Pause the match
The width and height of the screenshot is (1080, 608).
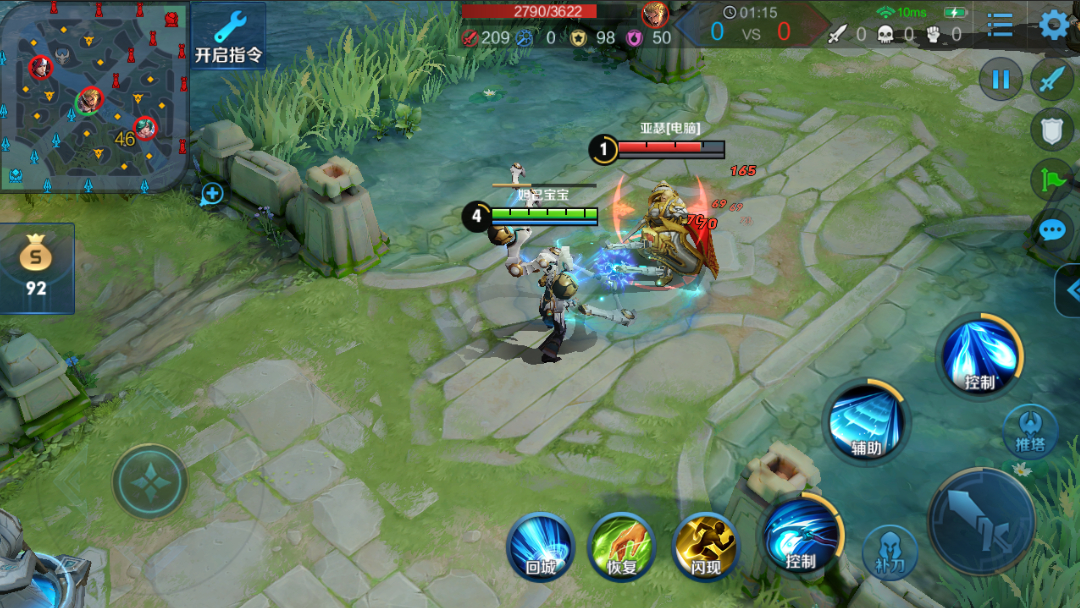pyautogui.click(x=1000, y=78)
